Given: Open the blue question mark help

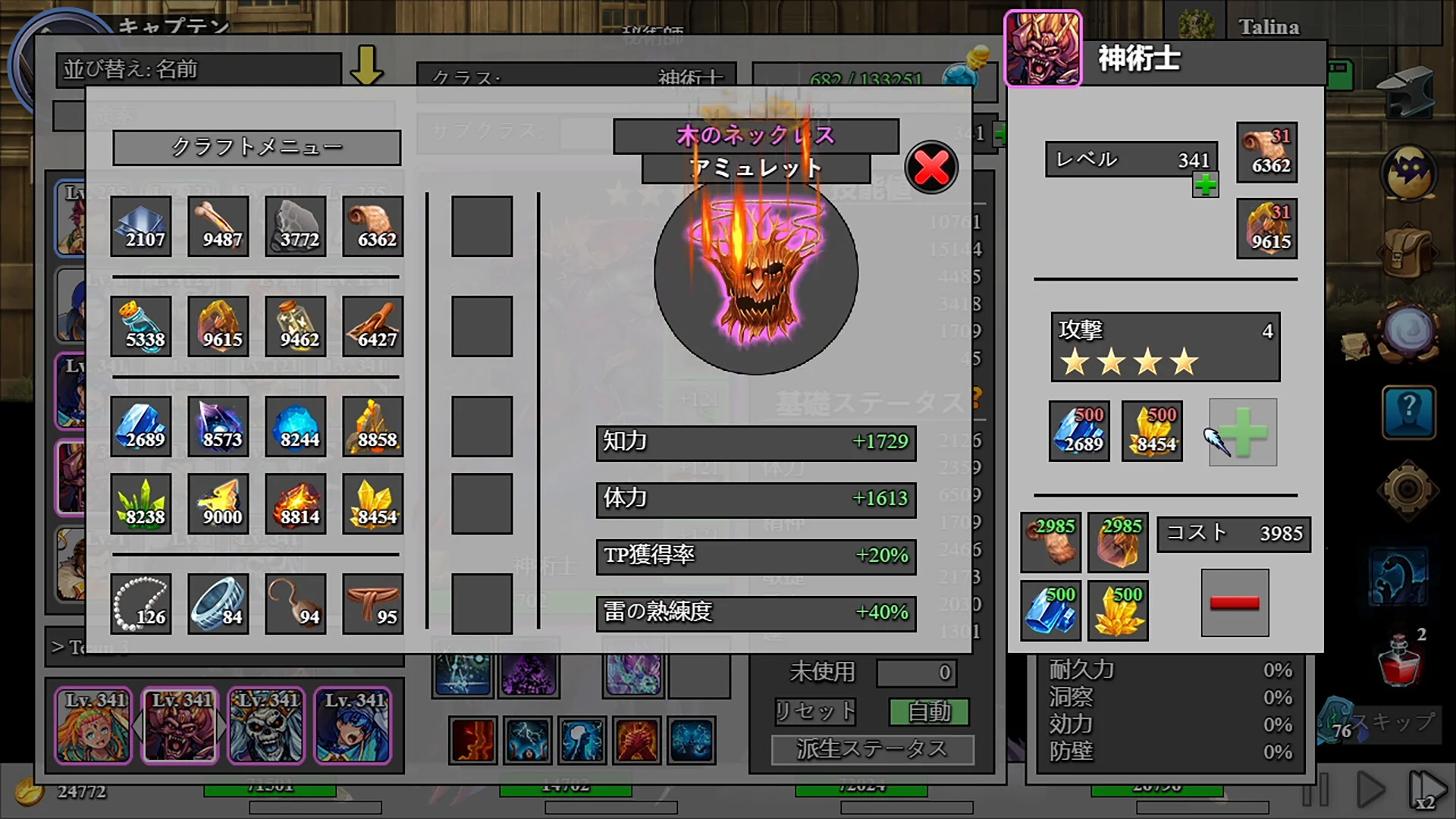Looking at the screenshot, I should pos(1408,412).
